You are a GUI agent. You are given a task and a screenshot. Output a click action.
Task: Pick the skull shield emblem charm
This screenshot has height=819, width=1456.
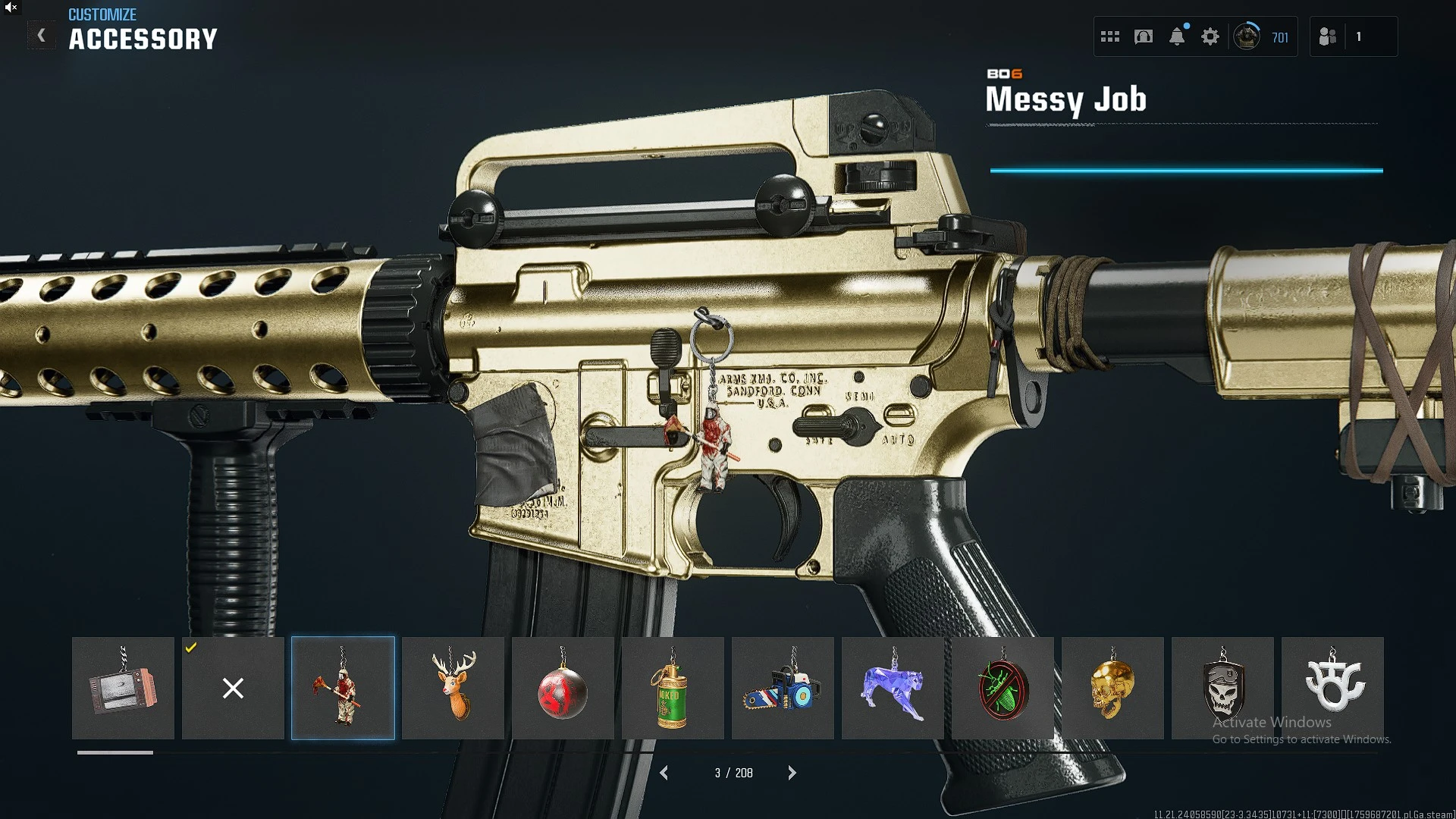point(1222,688)
